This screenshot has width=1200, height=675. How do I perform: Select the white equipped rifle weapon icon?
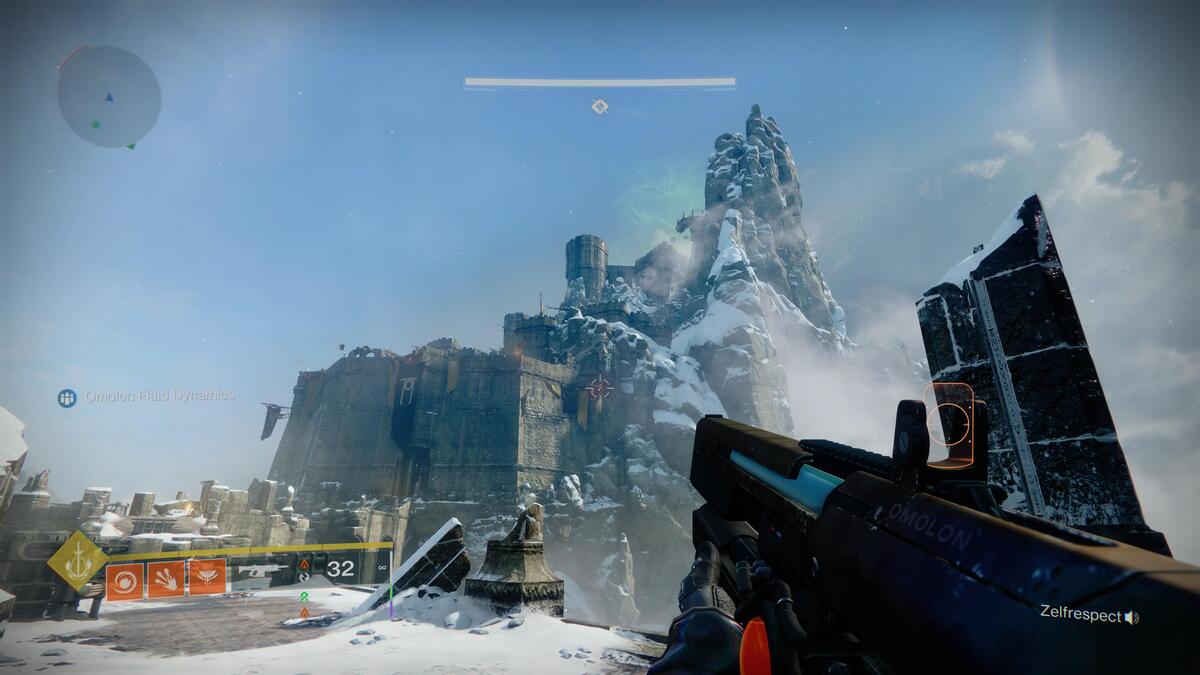pyautogui.click(x=261, y=570)
